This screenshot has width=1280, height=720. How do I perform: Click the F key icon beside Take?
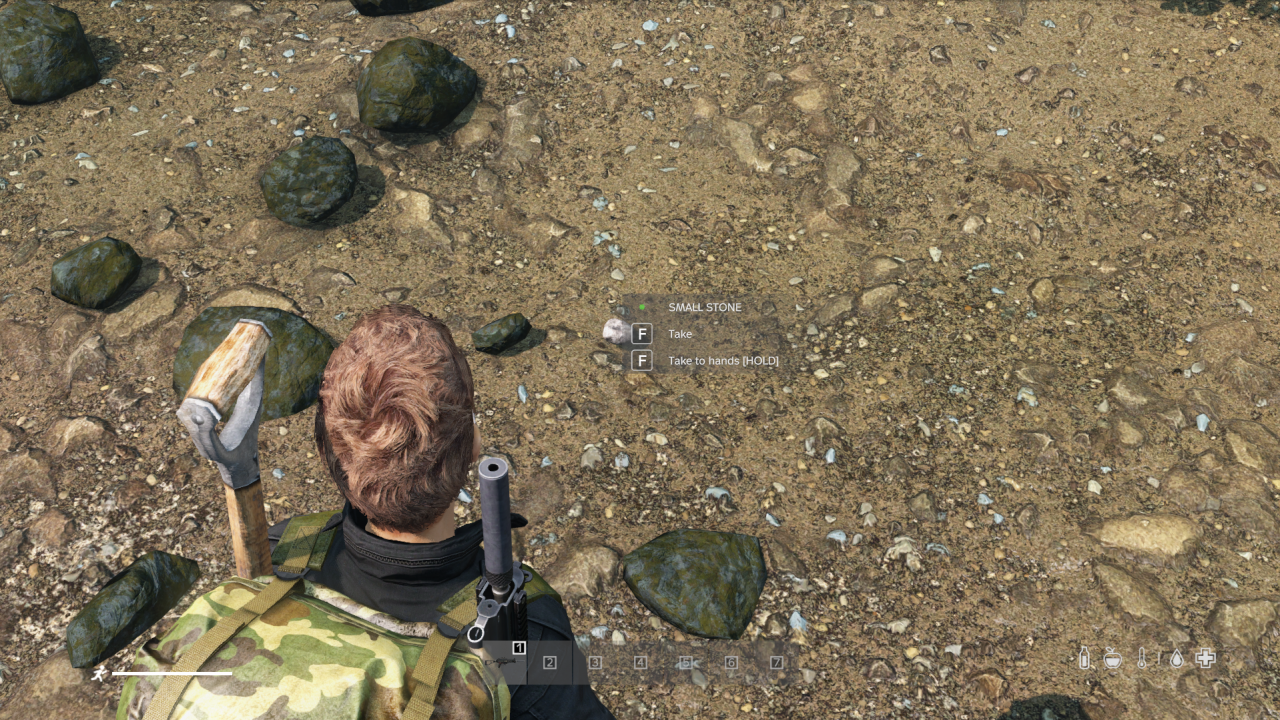pos(641,333)
